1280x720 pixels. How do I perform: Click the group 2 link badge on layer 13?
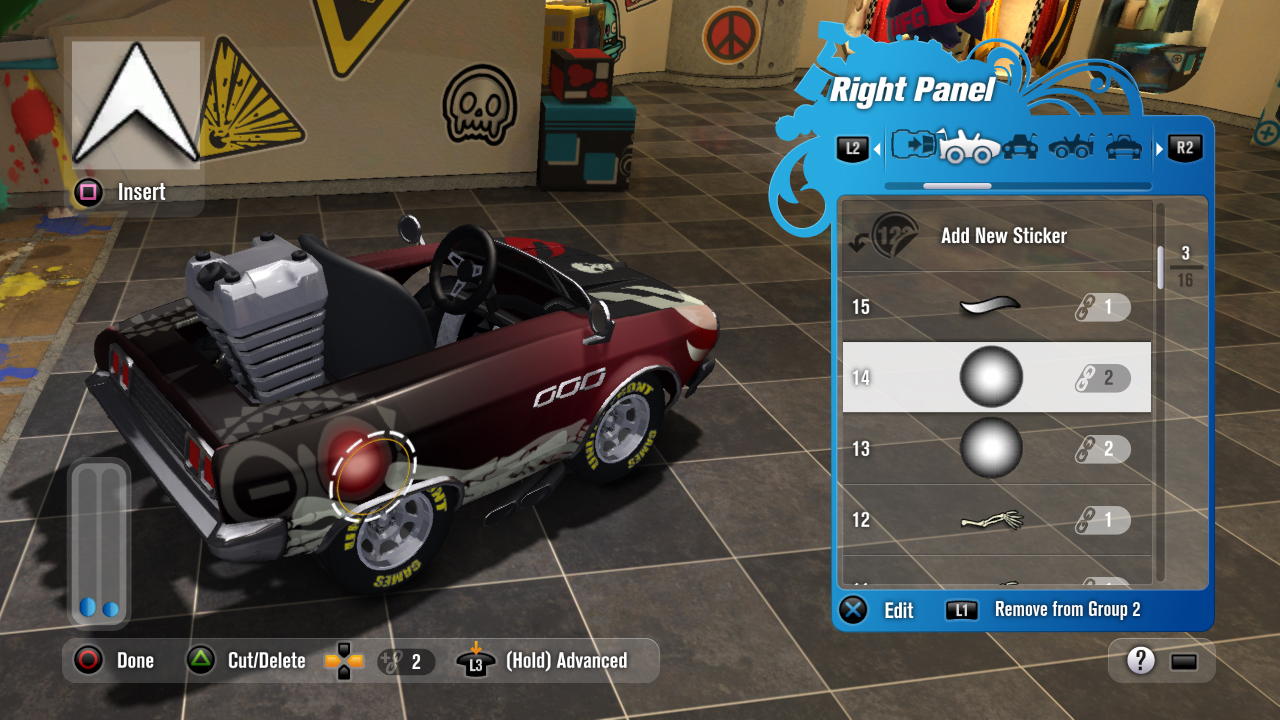[1102, 449]
